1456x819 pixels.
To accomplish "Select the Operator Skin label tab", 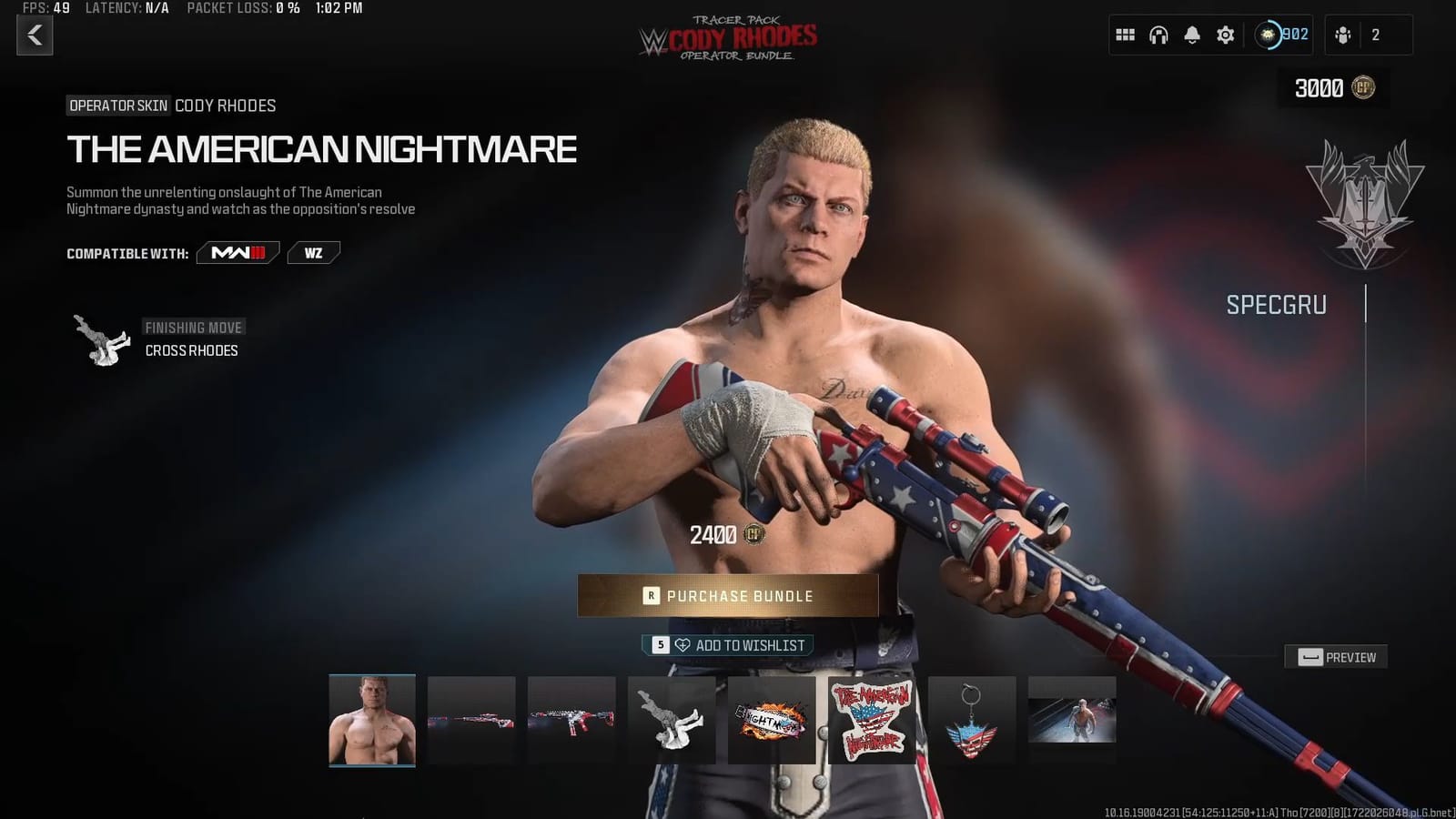I will tap(118, 106).
